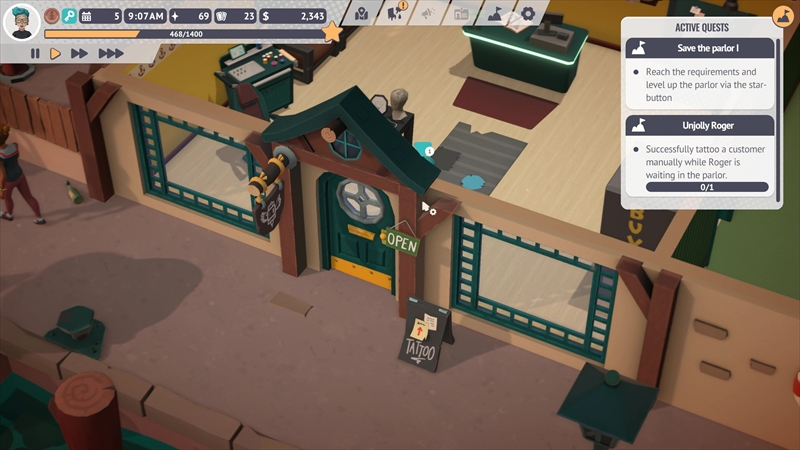Viewport: 800px width, 450px height.
Task: Click the star button to level up the parlor
Action: pos(332,33)
